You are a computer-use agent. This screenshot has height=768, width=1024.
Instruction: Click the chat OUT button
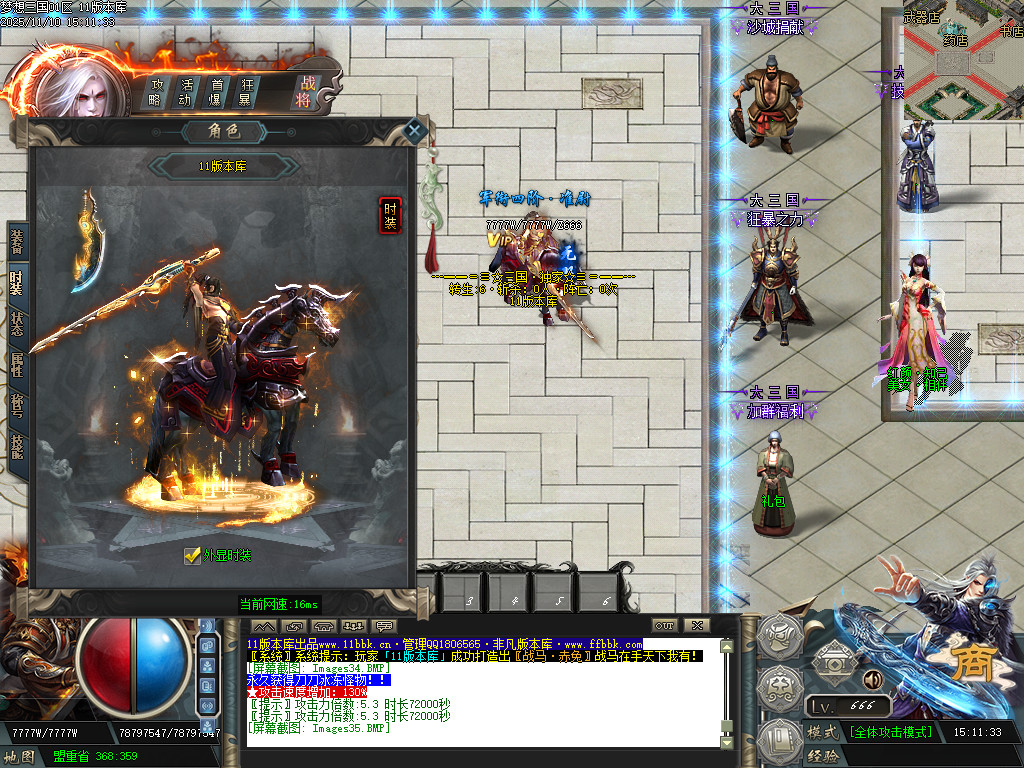point(664,626)
